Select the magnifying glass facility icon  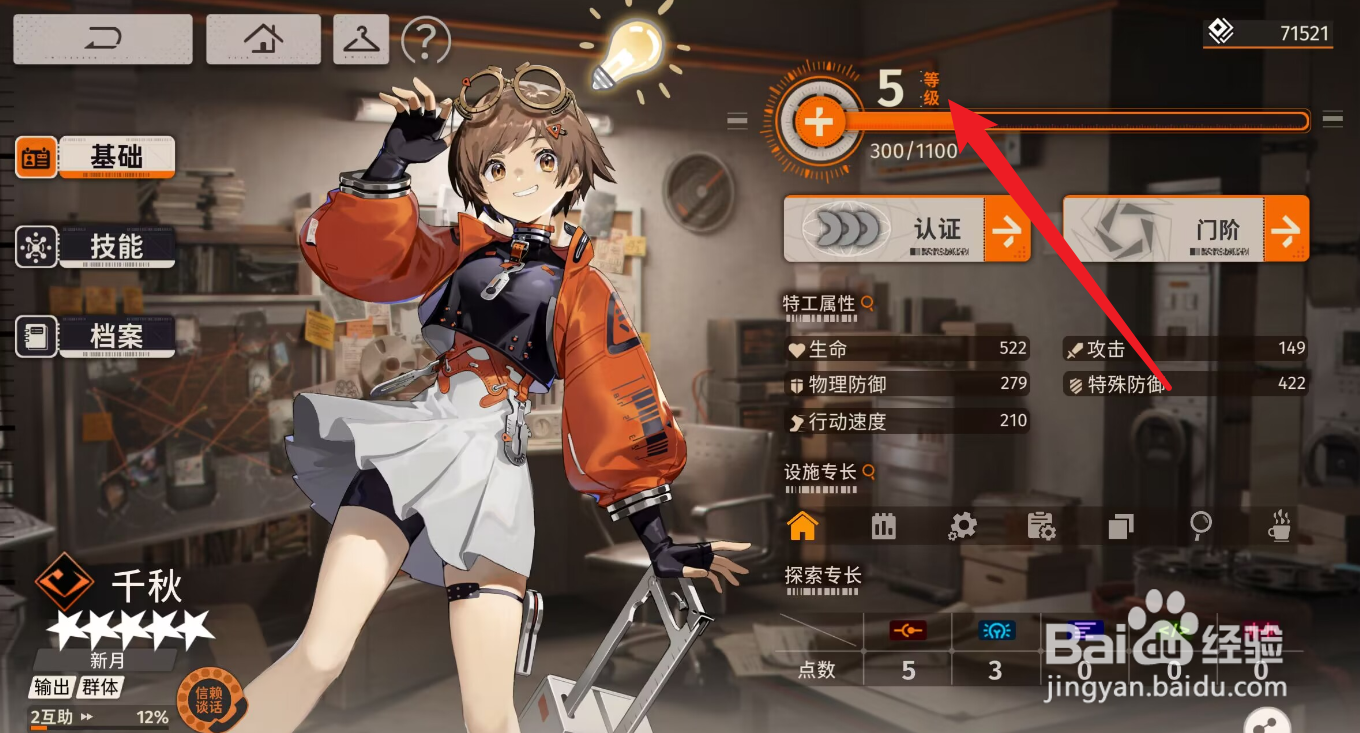coord(1201,526)
